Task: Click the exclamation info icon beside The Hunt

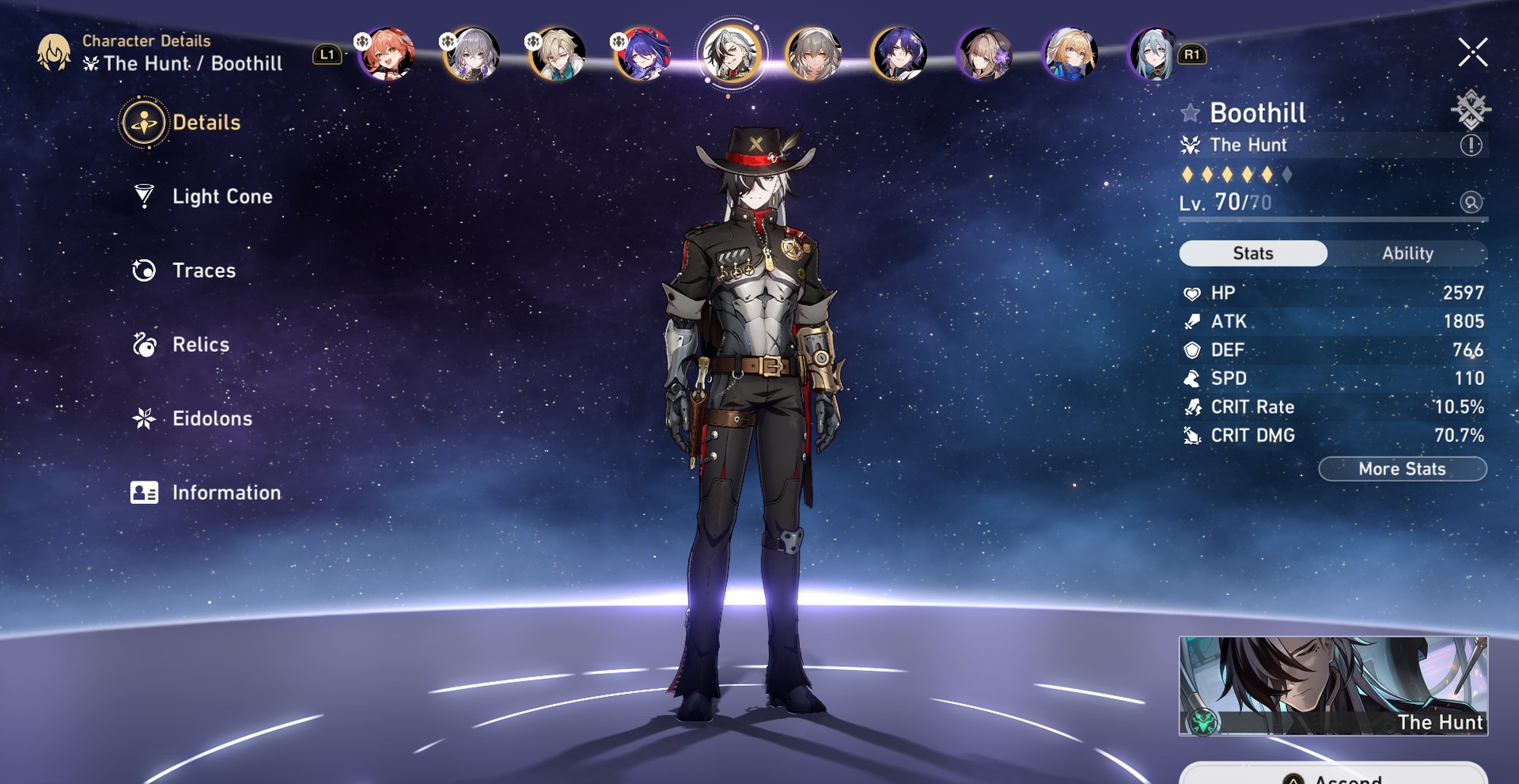Action: click(x=1471, y=145)
